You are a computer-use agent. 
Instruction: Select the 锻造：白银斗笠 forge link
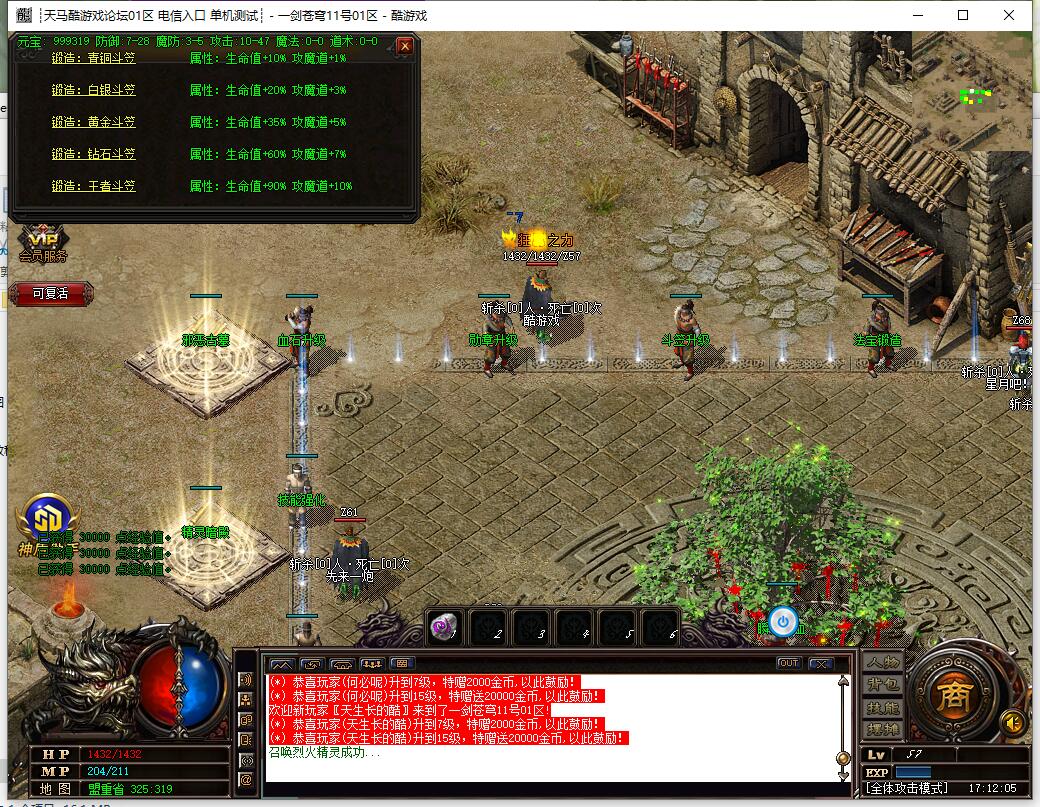[x=93, y=90]
